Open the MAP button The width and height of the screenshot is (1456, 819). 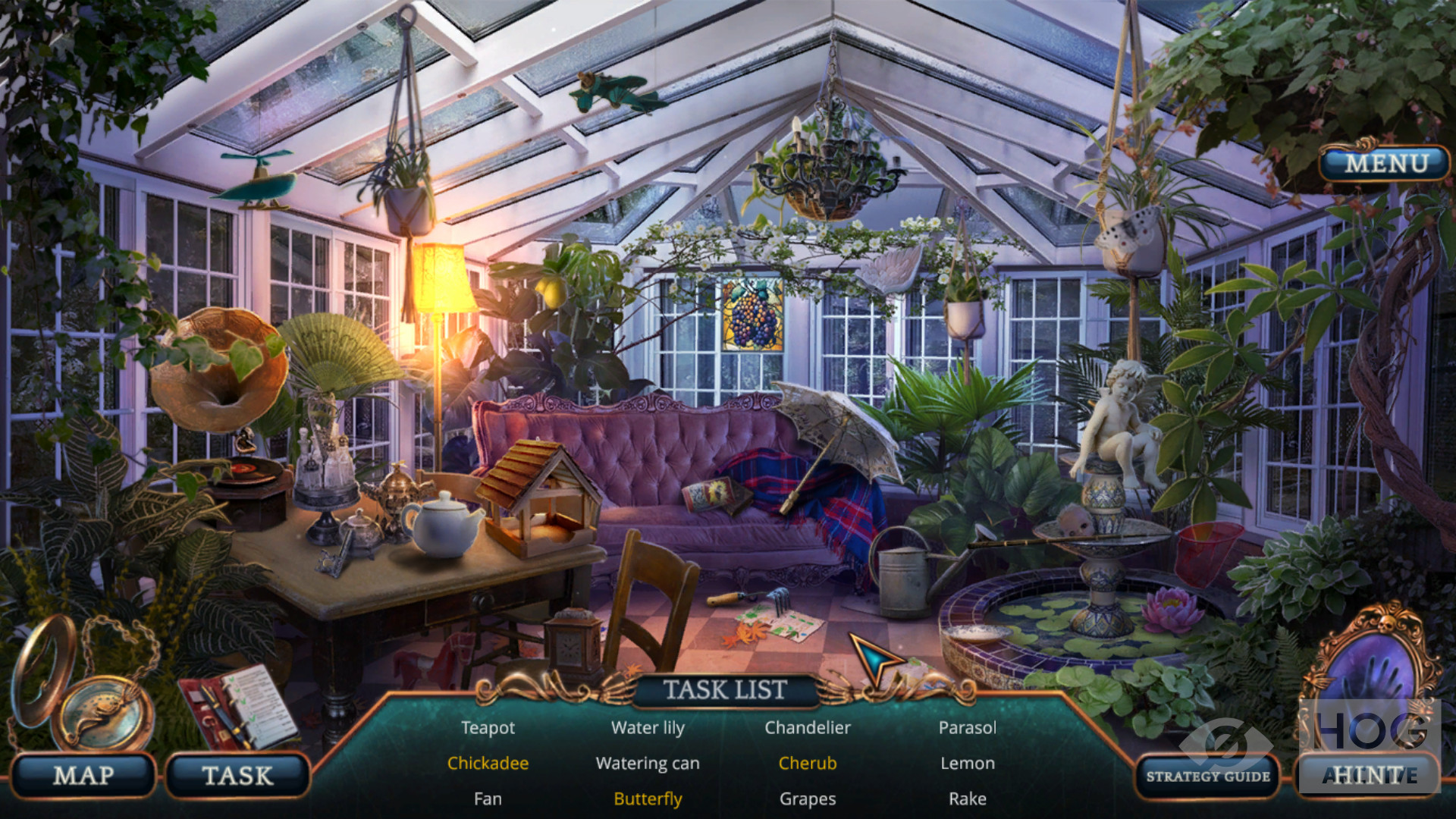(83, 776)
